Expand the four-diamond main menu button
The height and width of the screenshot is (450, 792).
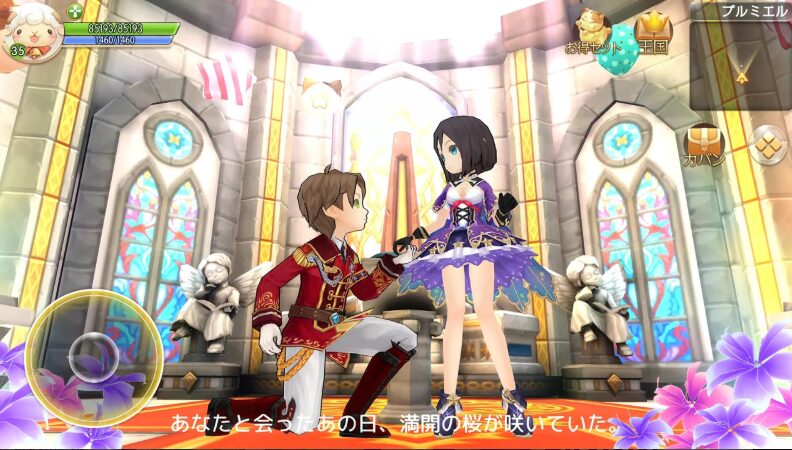click(x=767, y=144)
